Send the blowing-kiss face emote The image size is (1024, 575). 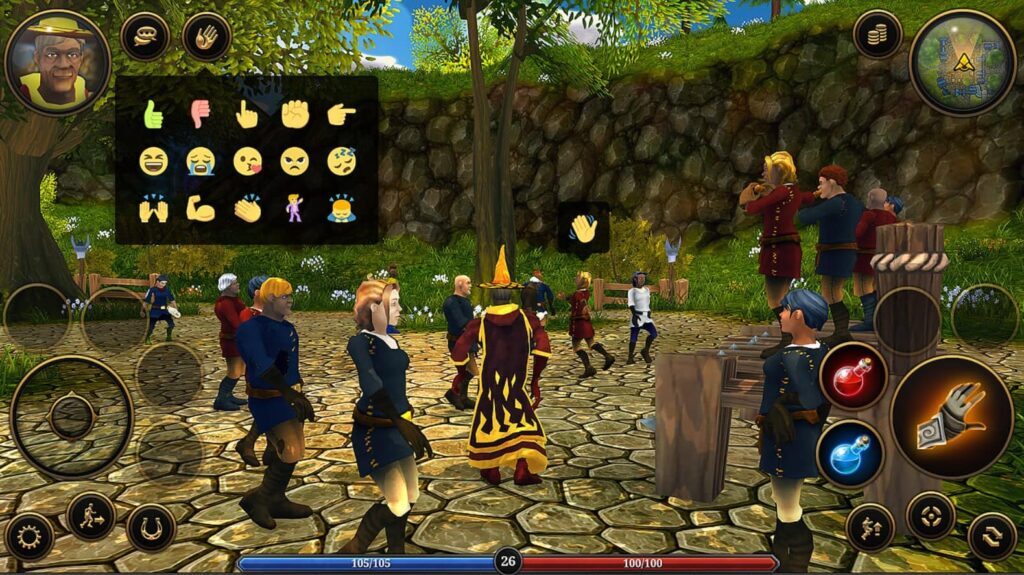247,161
